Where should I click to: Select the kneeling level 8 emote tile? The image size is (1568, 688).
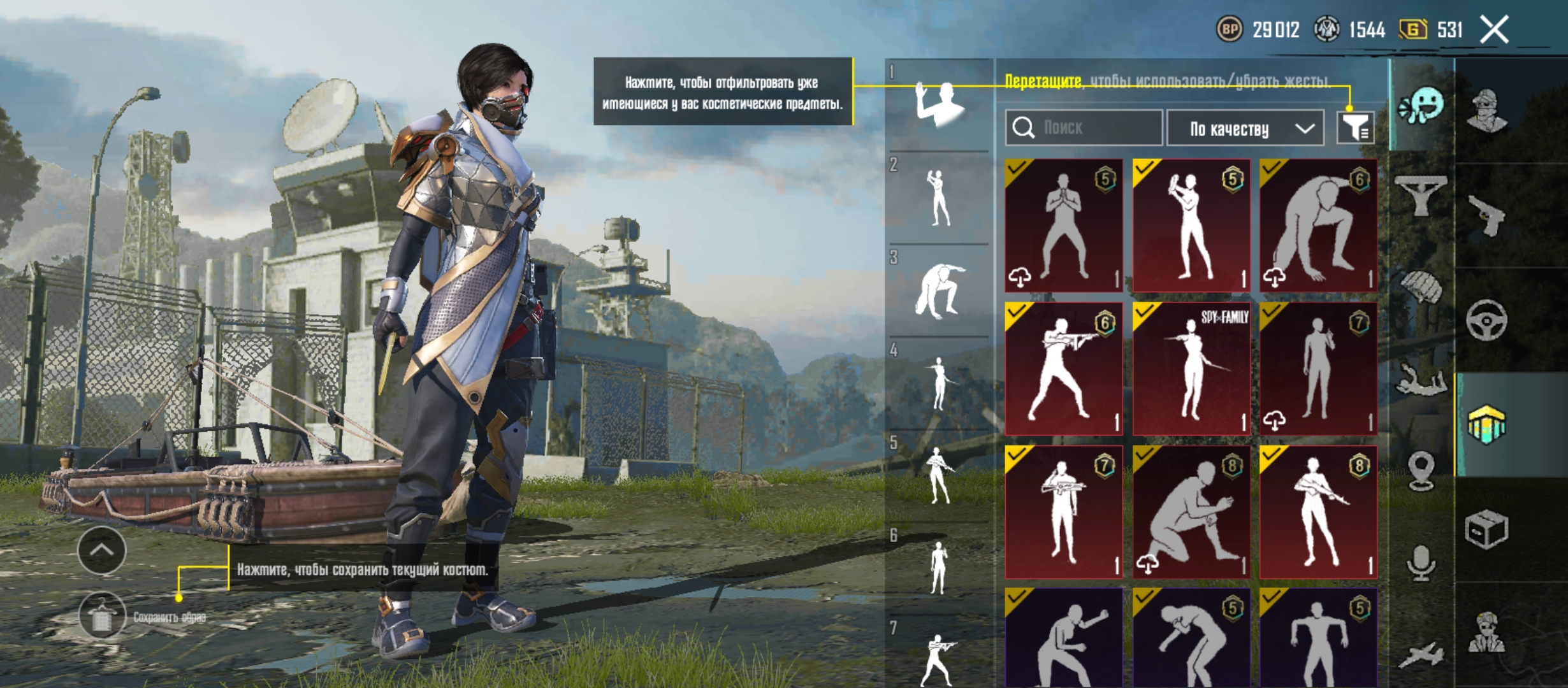point(1191,512)
